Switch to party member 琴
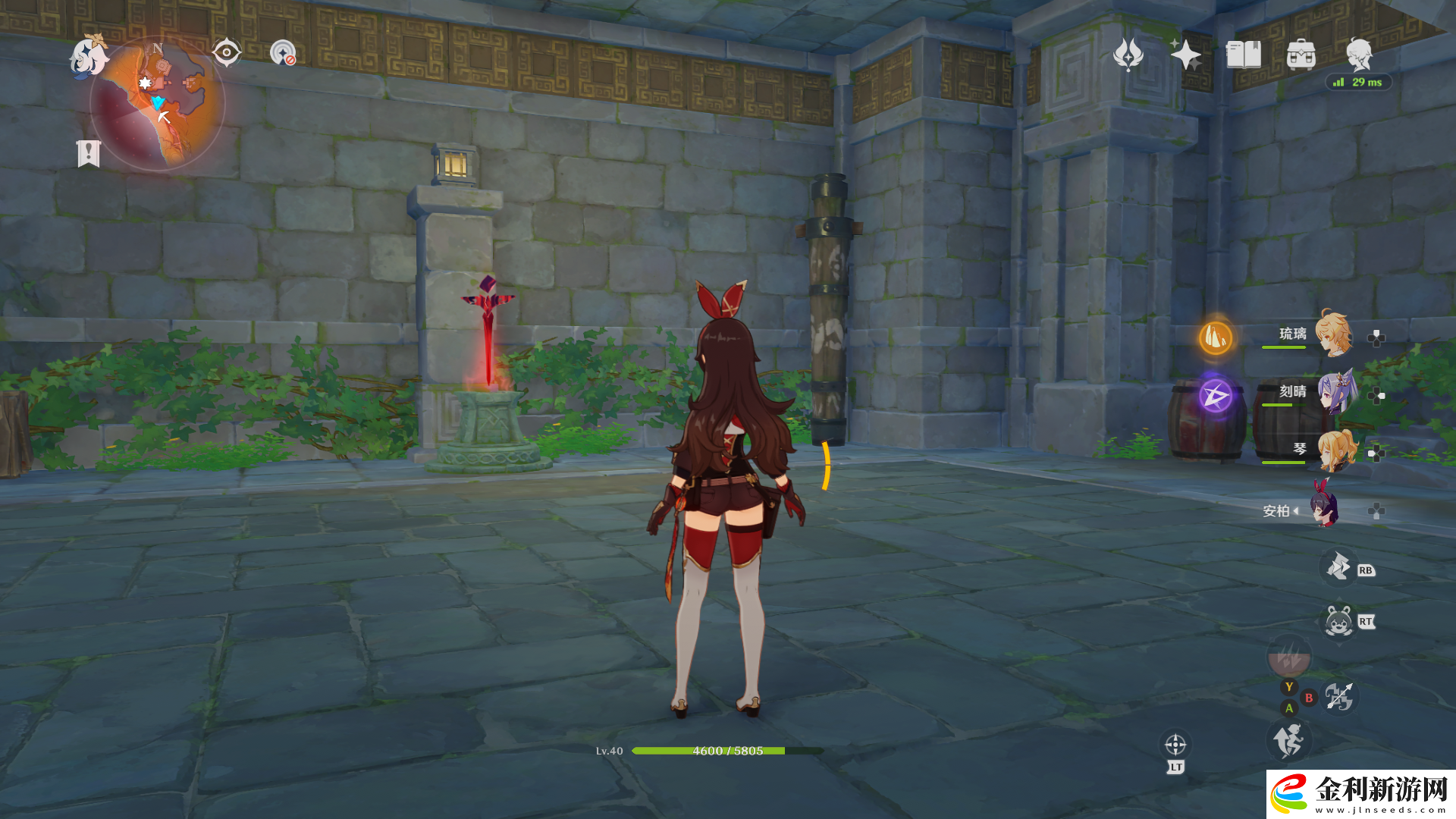Screen dimensions: 1456x819 click(1332, 450)
